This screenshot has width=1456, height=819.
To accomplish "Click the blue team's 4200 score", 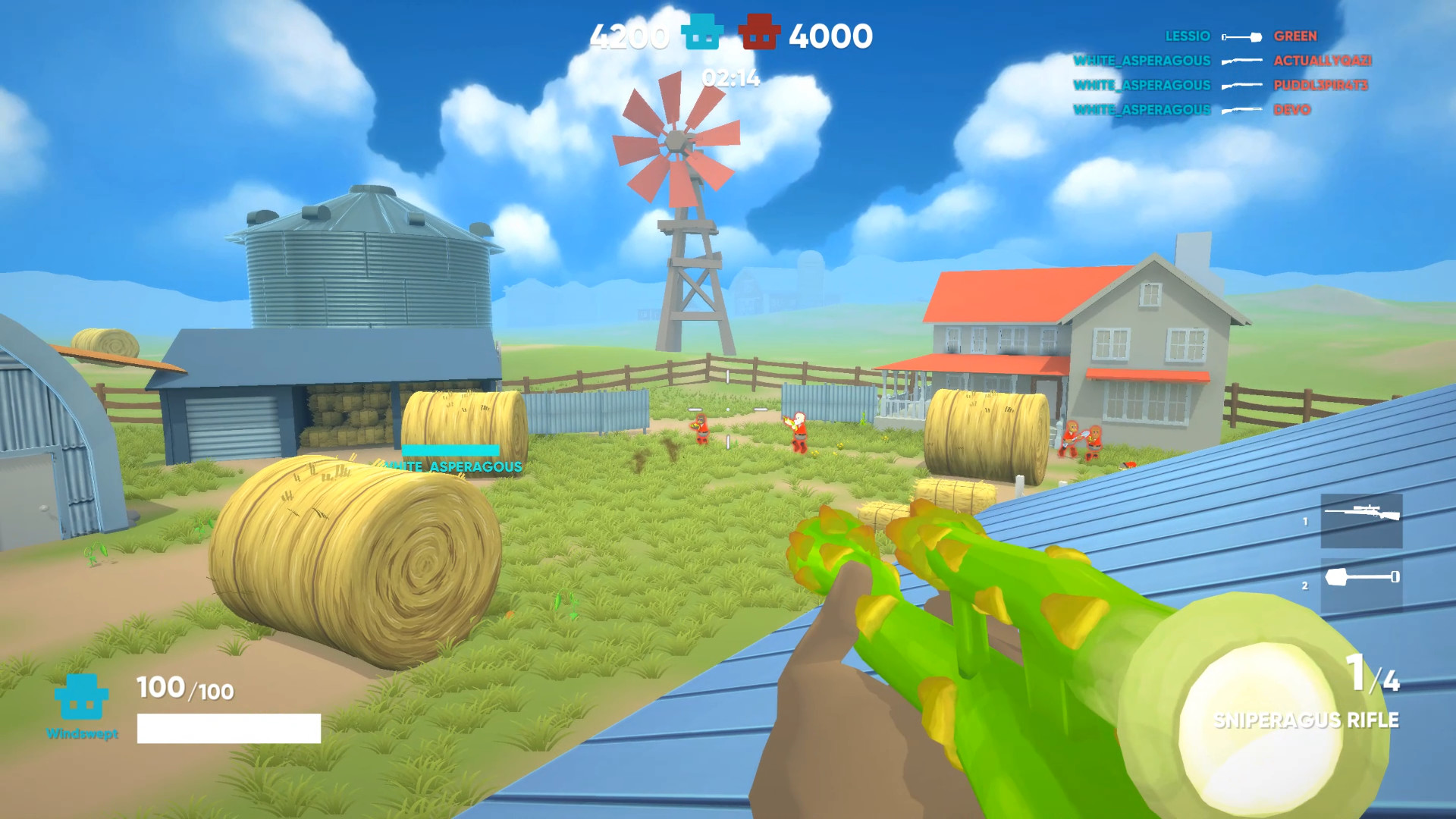I will click(x=629, y=33).
